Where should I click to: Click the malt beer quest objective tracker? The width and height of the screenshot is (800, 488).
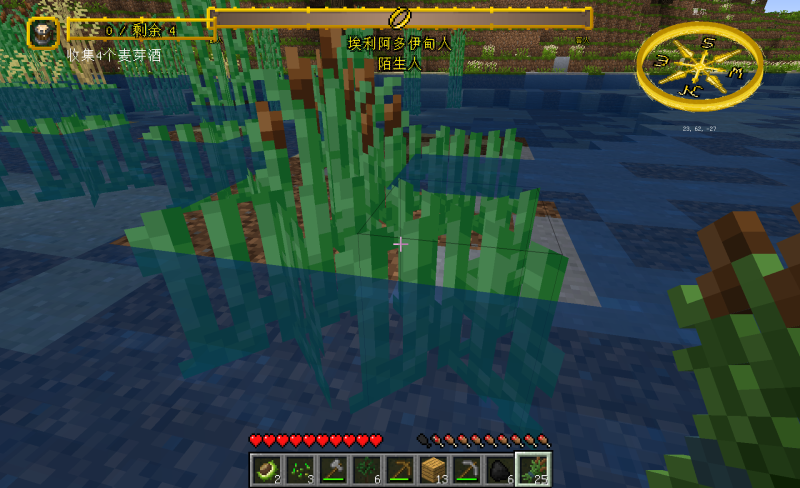(x=140, y=31)
